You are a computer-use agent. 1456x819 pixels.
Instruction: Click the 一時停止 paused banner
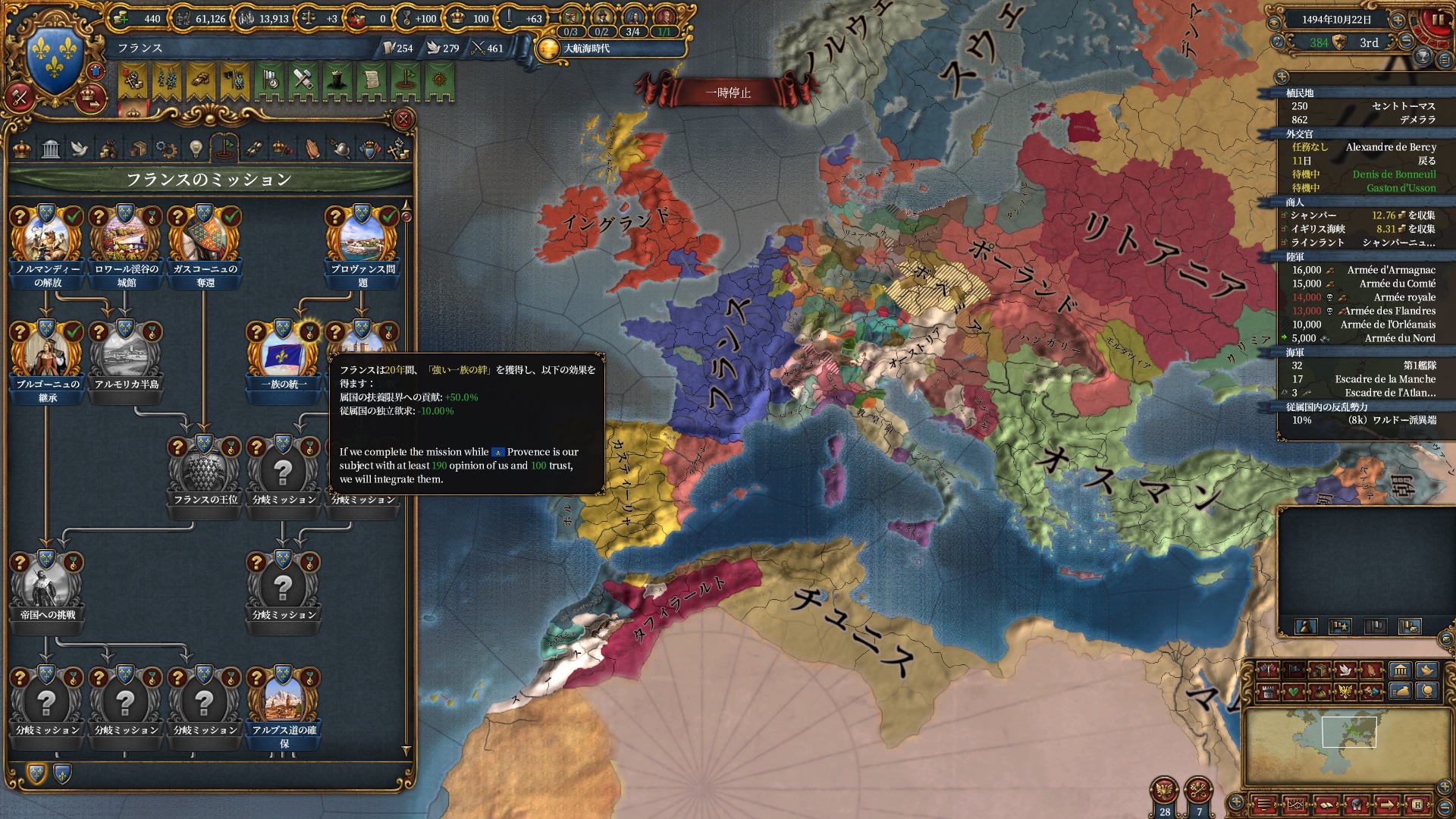pos(728,93)
